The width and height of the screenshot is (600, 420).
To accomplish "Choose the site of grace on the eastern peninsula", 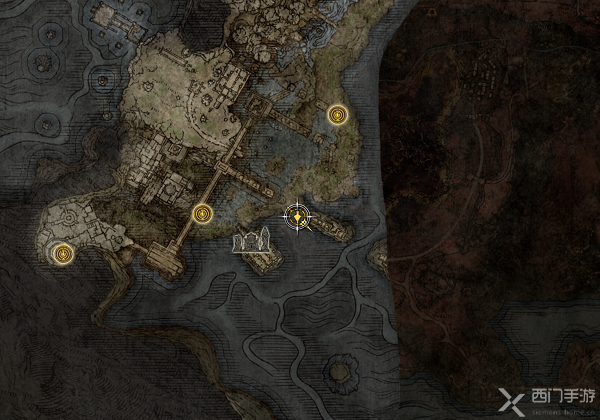I will pos(338,116).
